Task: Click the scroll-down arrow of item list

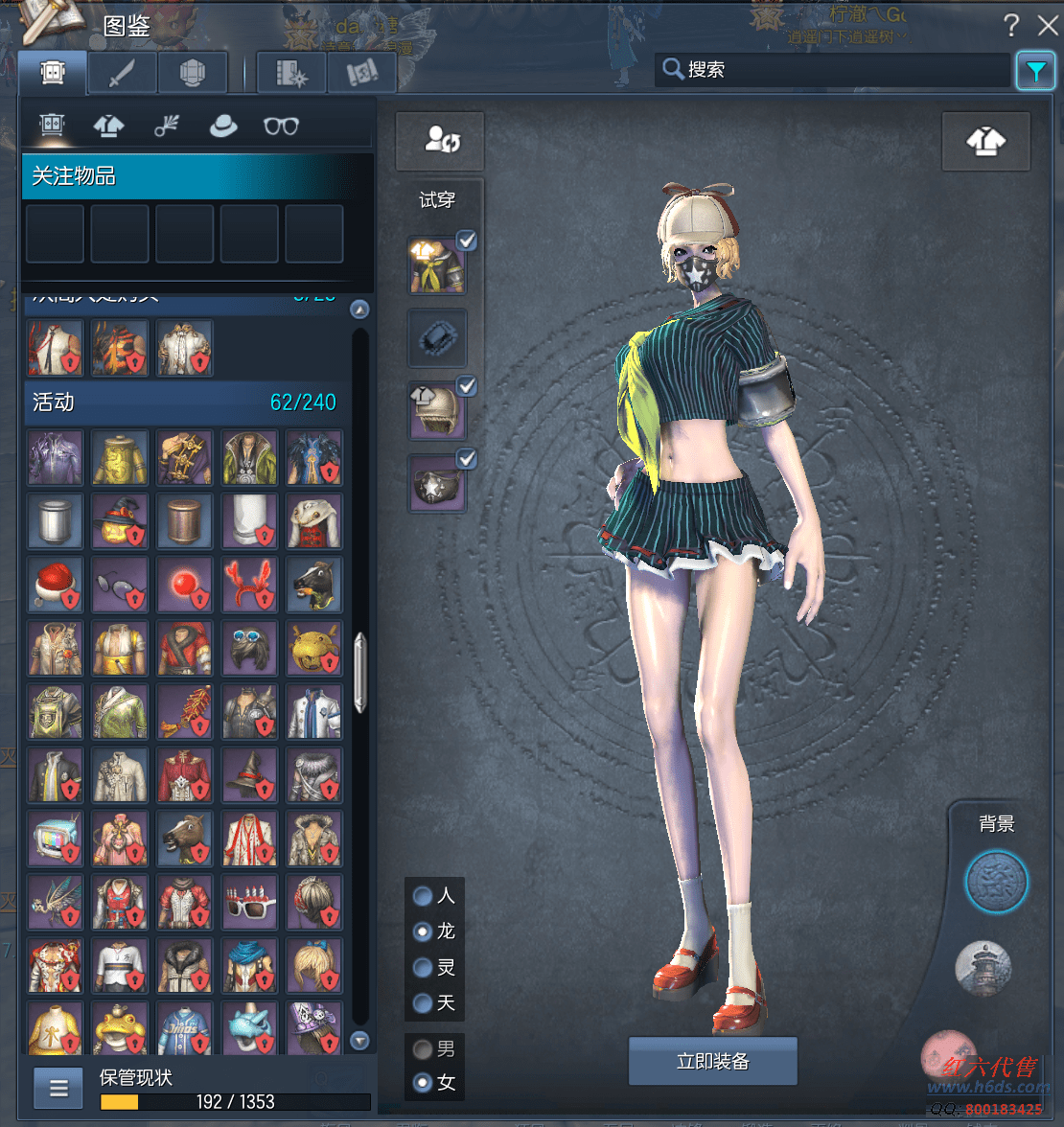Action: 360,1041
